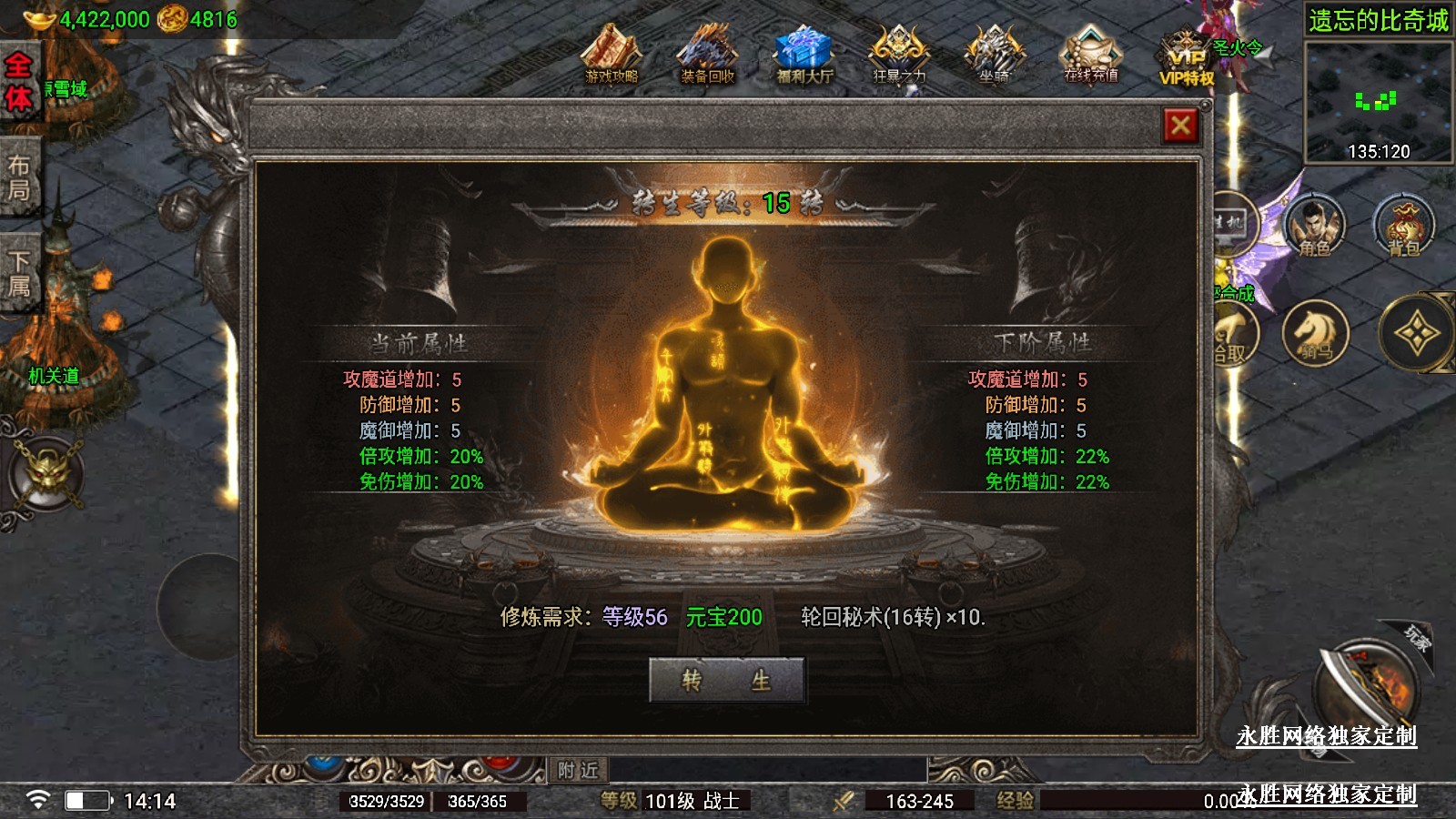Select the 全体 attack mode tab
This screenshot has height=819, width=1456.
(x=19, y=82)
